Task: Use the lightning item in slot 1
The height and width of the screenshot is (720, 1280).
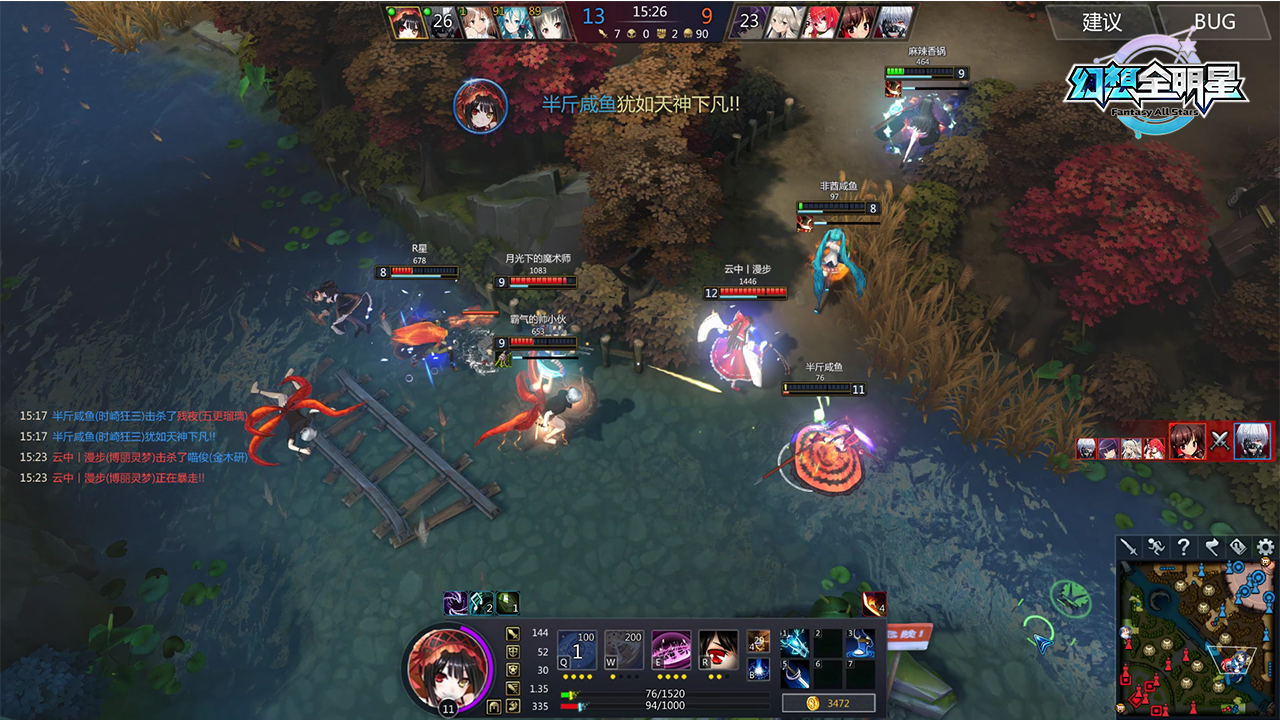Action: 795,643
